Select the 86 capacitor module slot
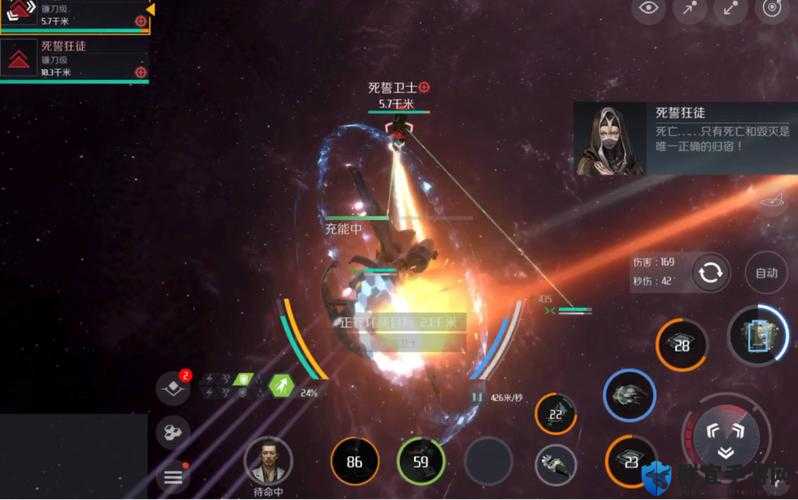 [x=355, y=461]
